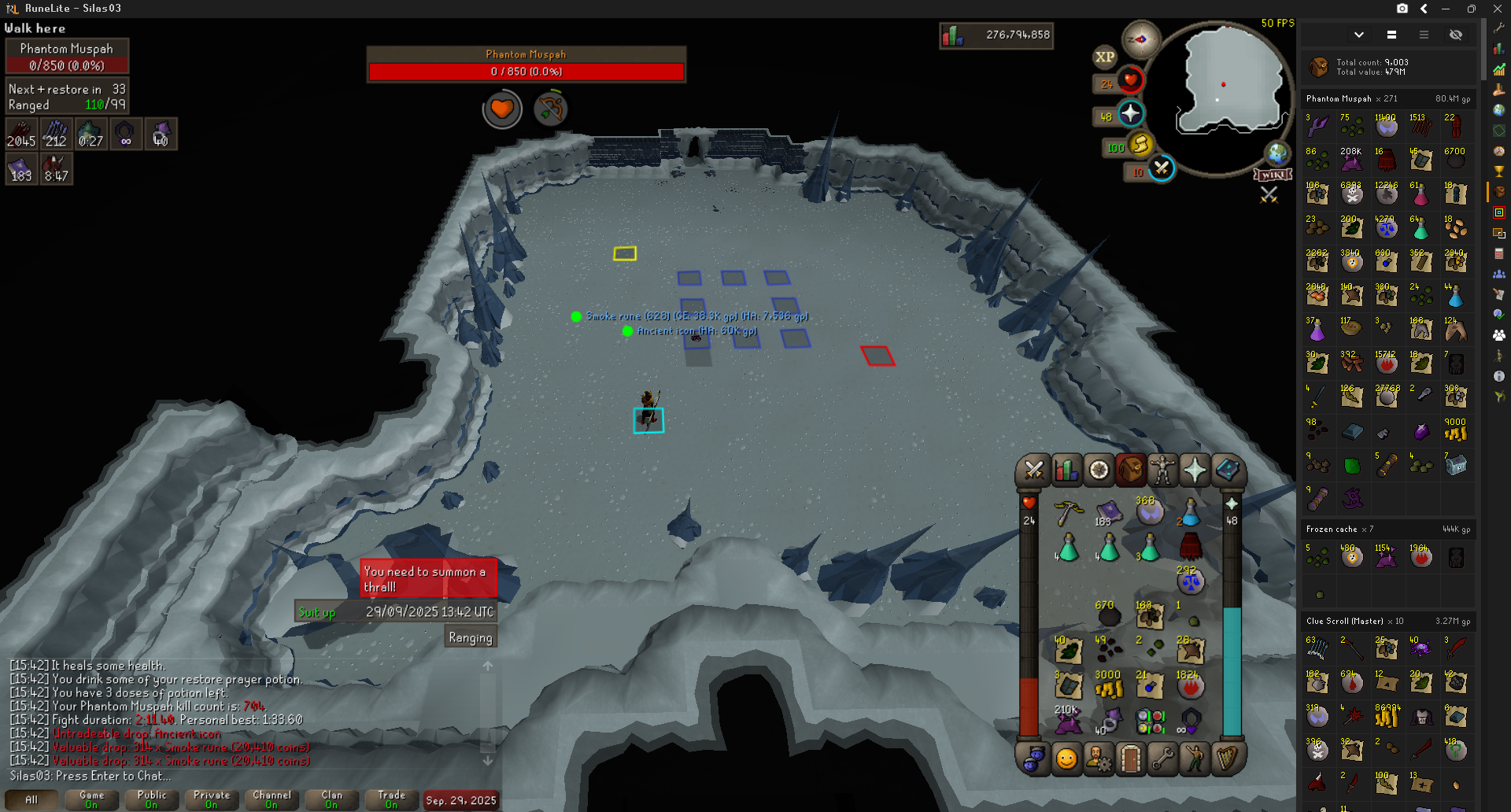Switch to the Worn Equipment tab
1511x812 pixels.
click(1162, 471)
